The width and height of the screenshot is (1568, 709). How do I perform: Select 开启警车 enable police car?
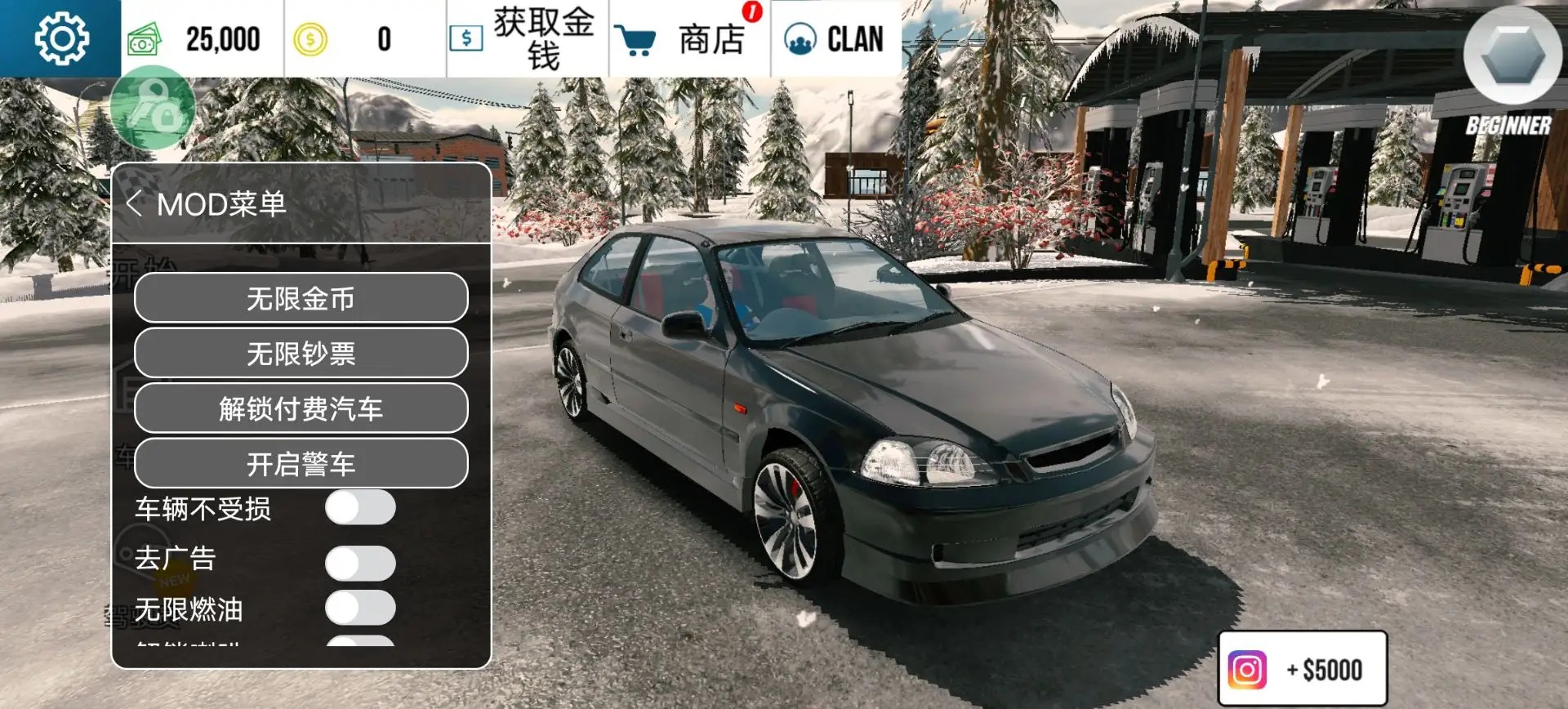[x=301, y=464]
